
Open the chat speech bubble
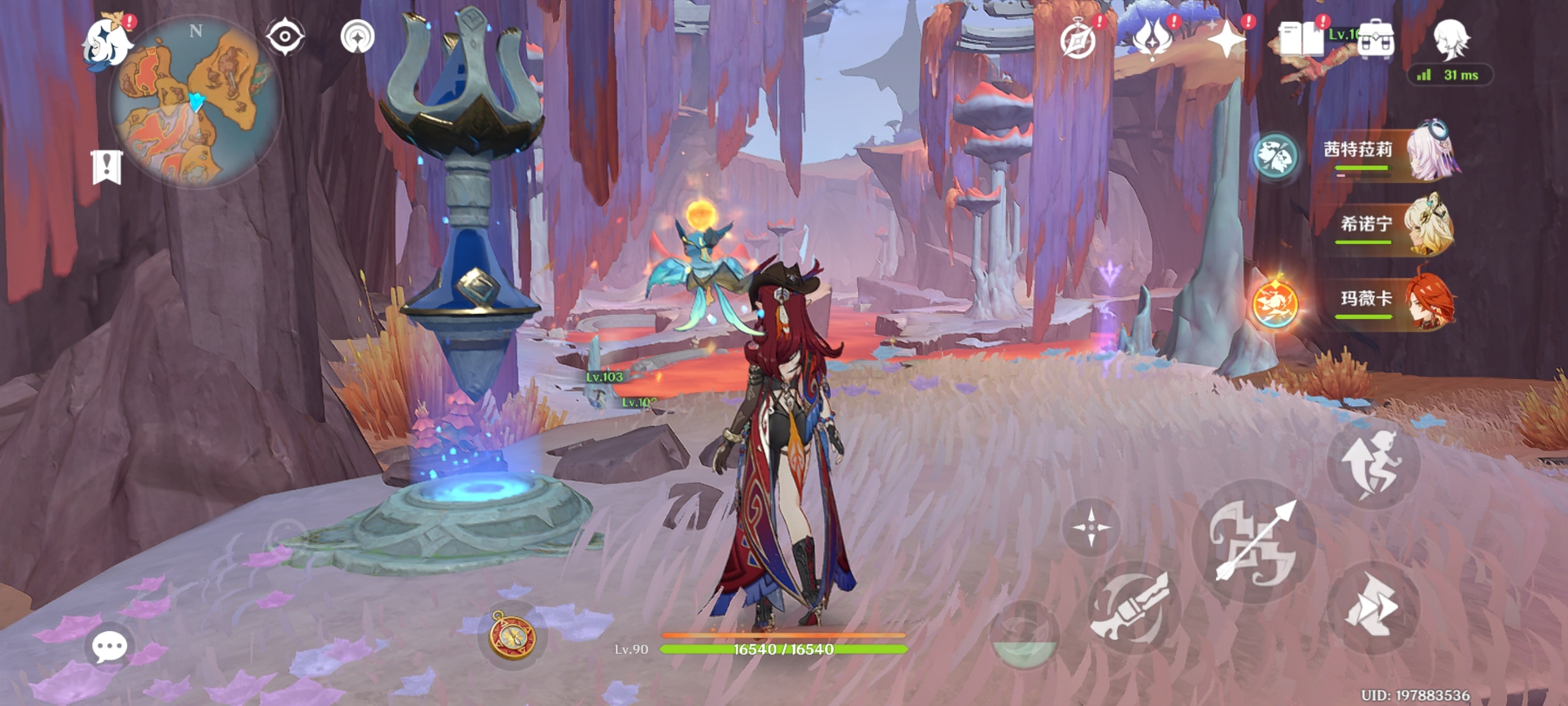pos(110,645)
